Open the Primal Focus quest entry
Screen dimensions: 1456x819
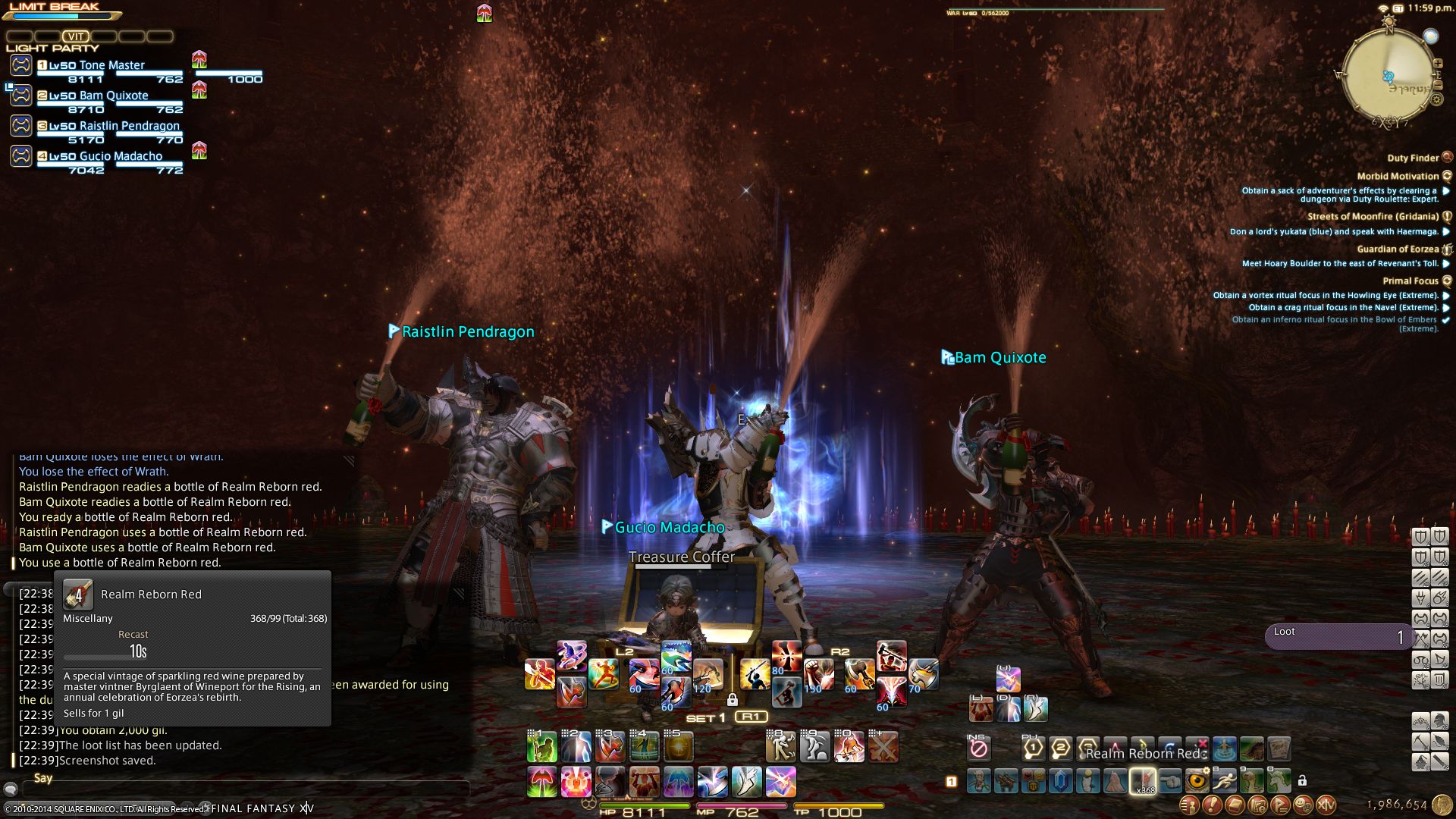1410,281
